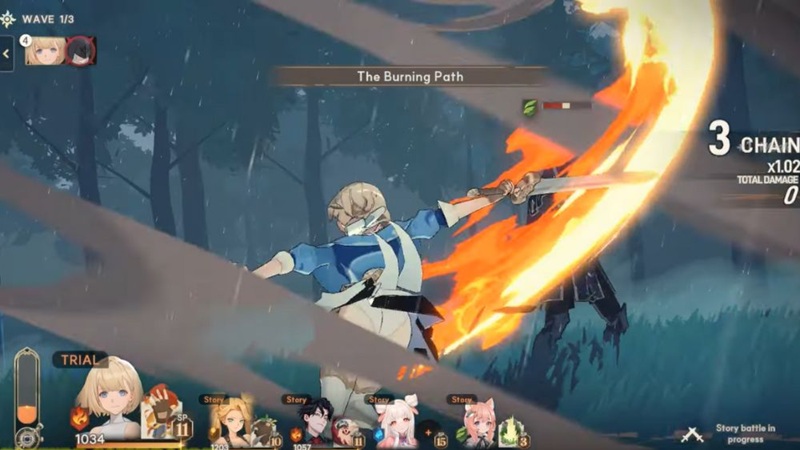Choose the white-haired Story ally with red bows
Screen dimensions: 800x450
[x=398, y=423]
